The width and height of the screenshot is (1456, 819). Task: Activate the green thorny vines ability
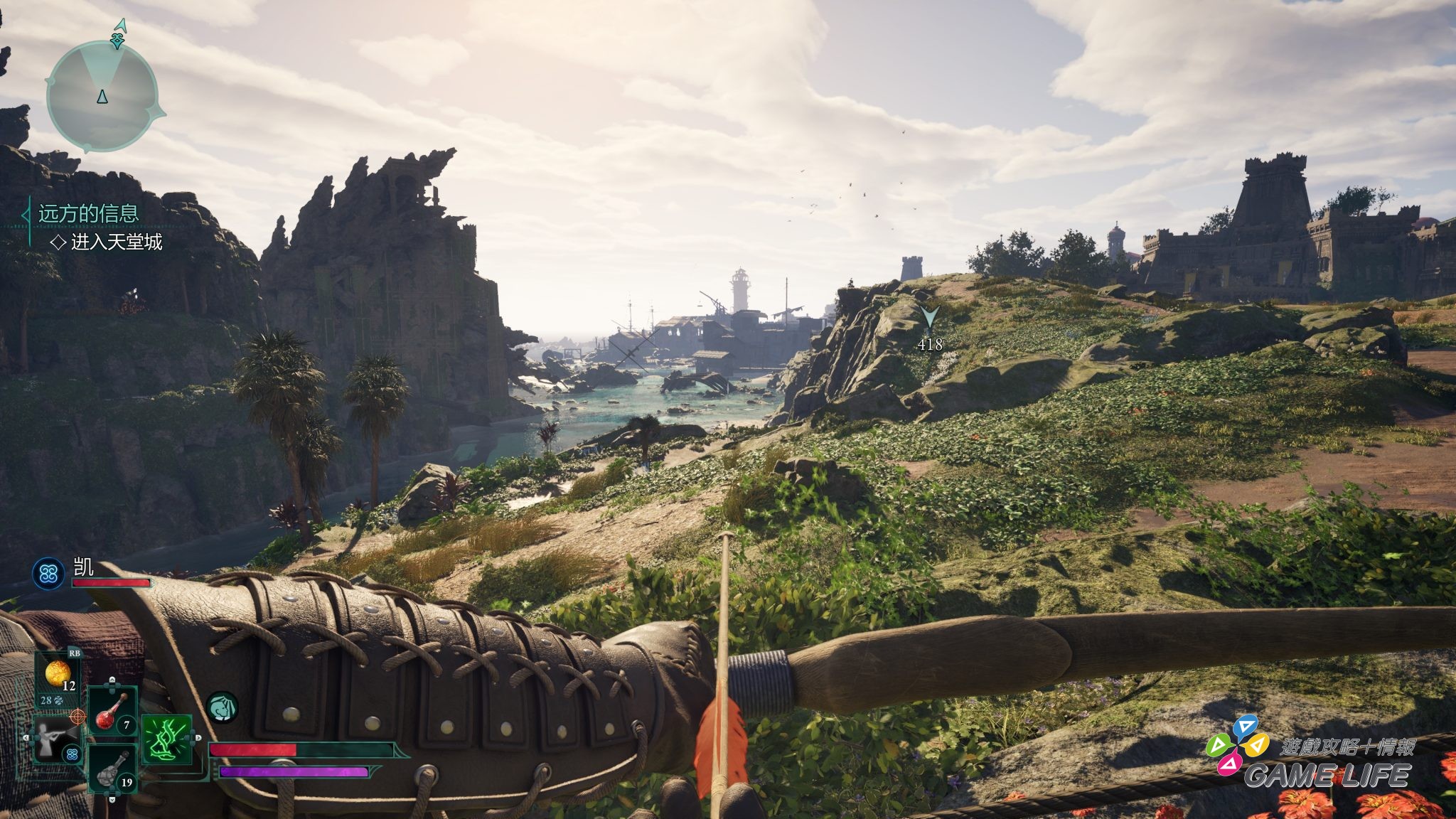click(168, 739)
